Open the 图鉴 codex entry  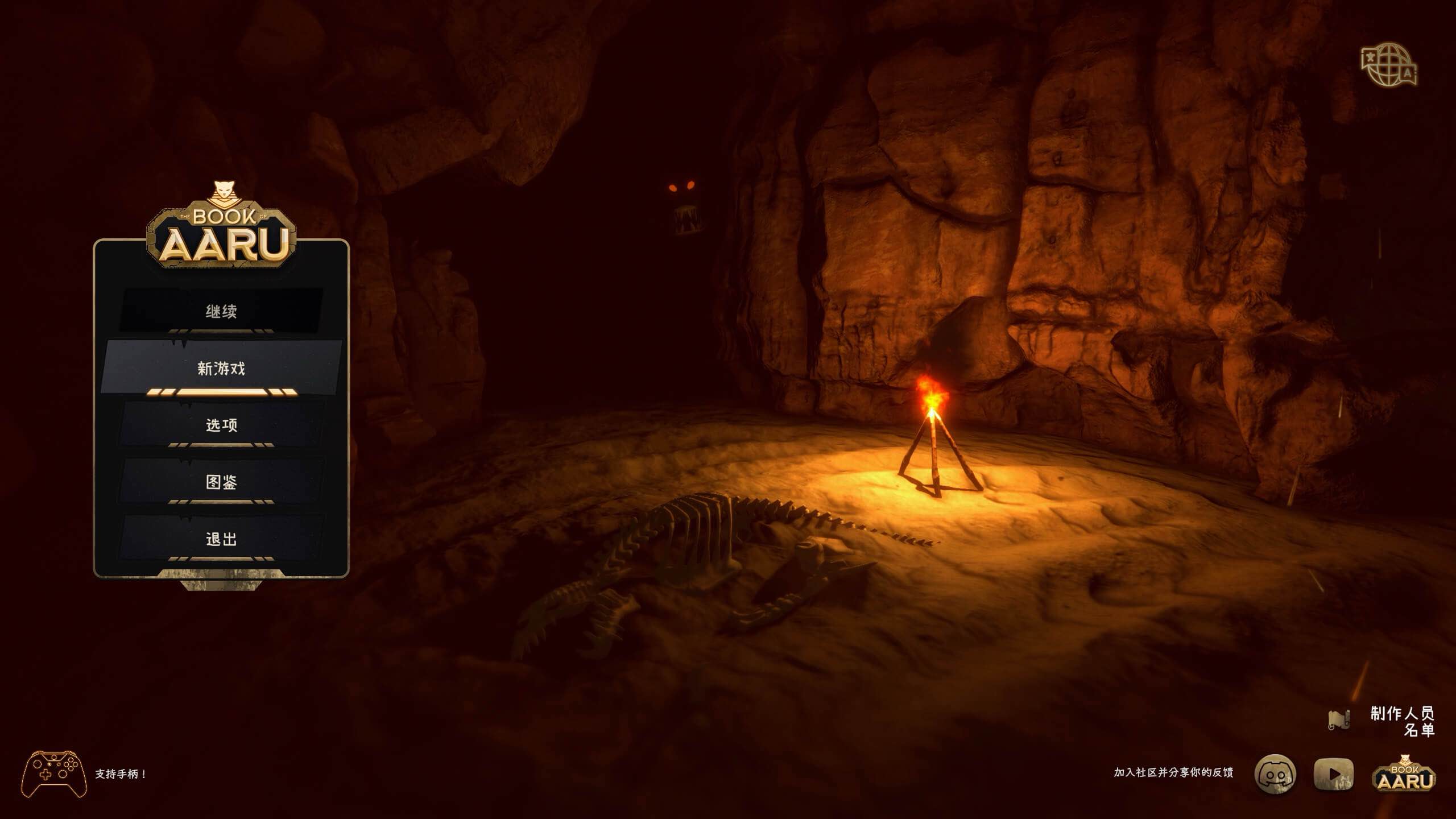click(221, 482)
